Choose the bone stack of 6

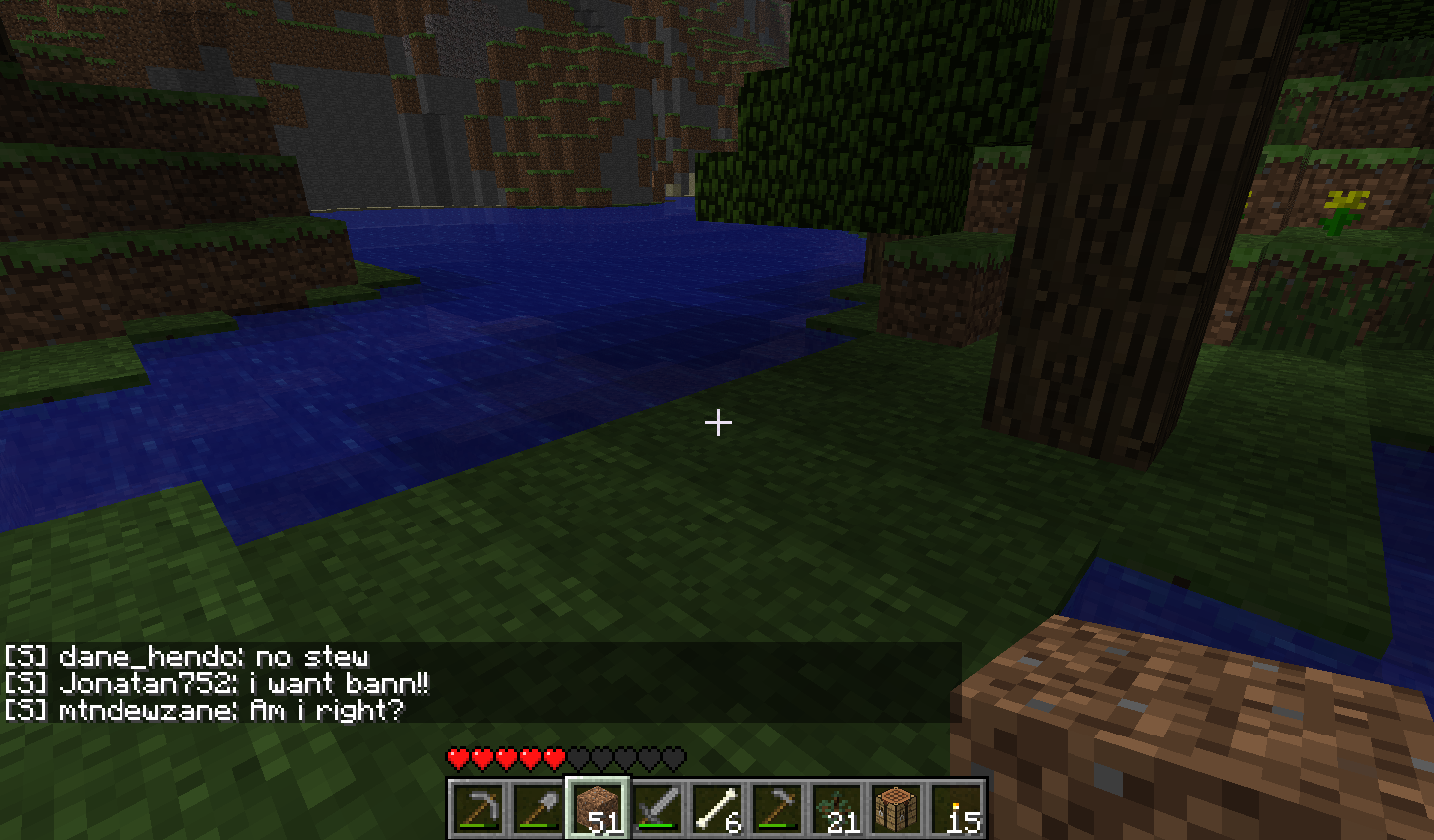pos(717,807)
